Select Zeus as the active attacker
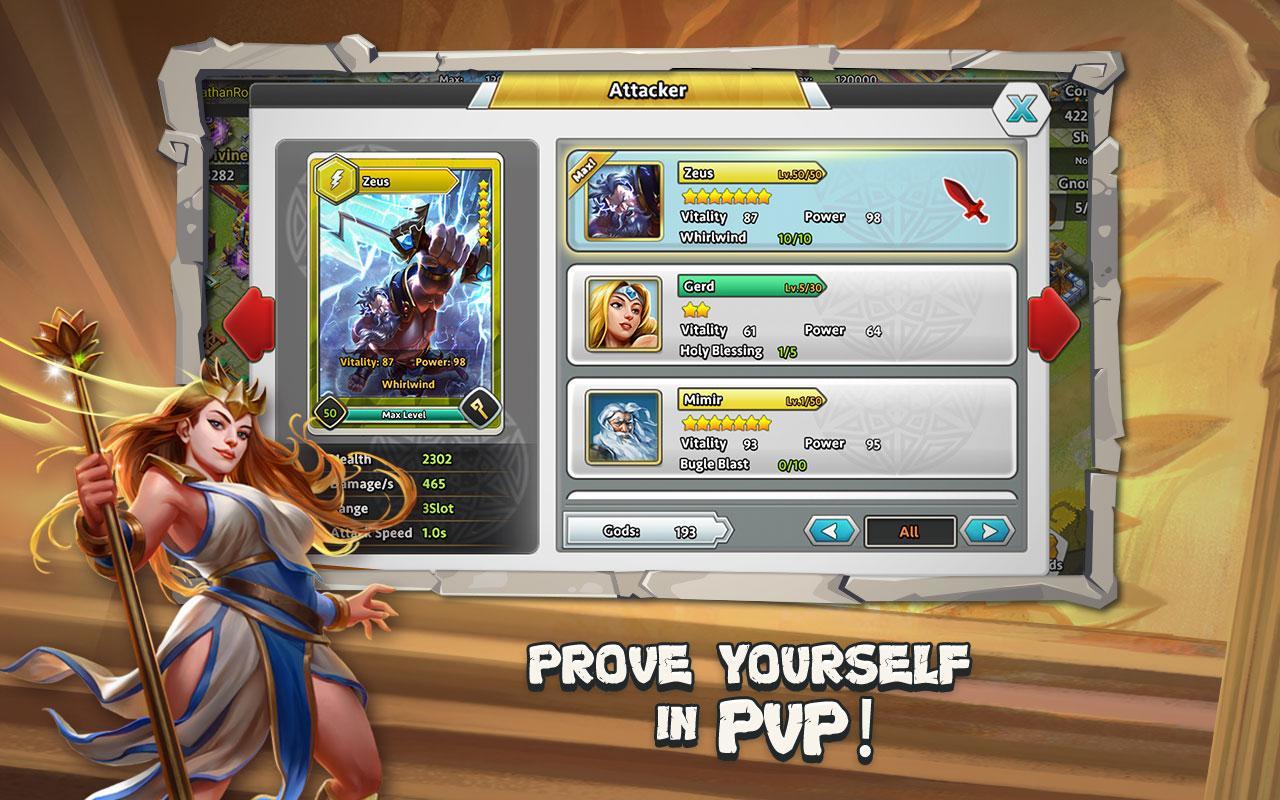Screen dimensions: 1280x800 coord(790,202)
